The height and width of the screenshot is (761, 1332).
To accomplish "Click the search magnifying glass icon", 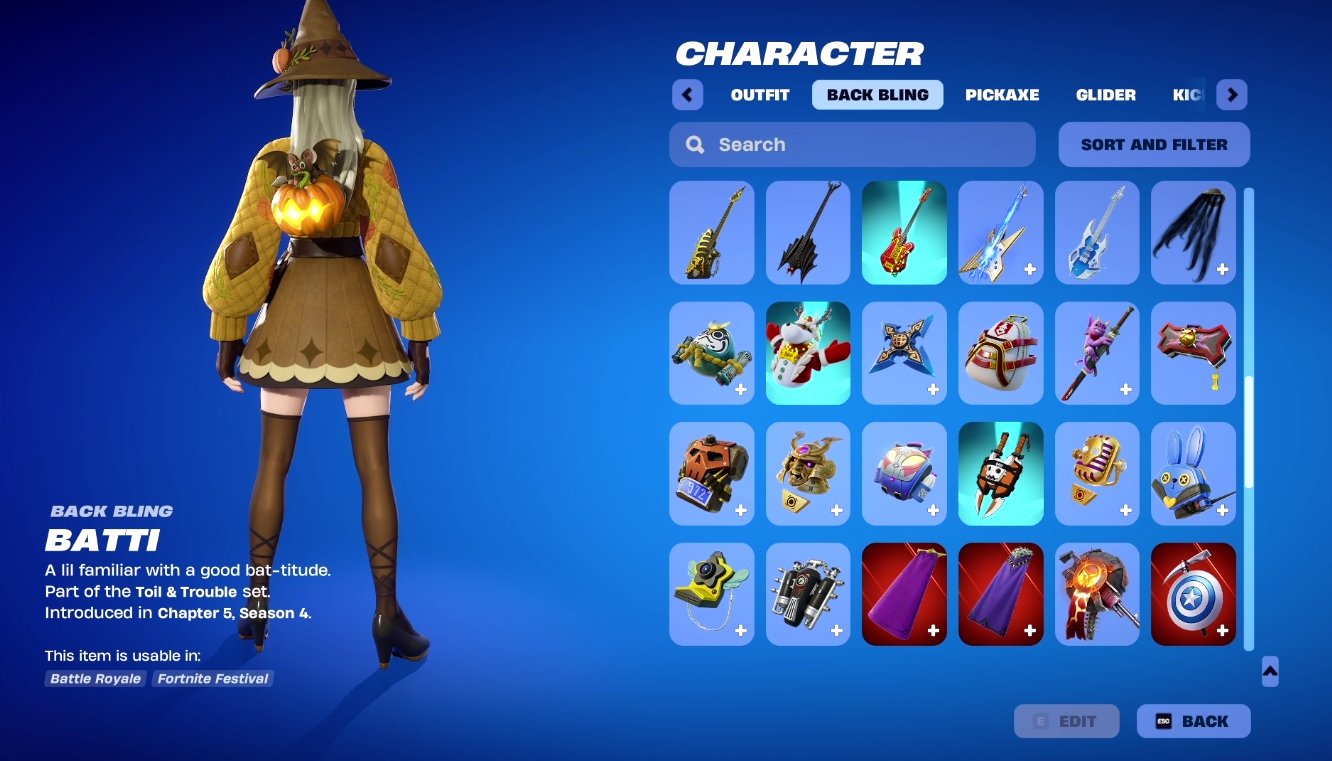I will click(694, 144).
